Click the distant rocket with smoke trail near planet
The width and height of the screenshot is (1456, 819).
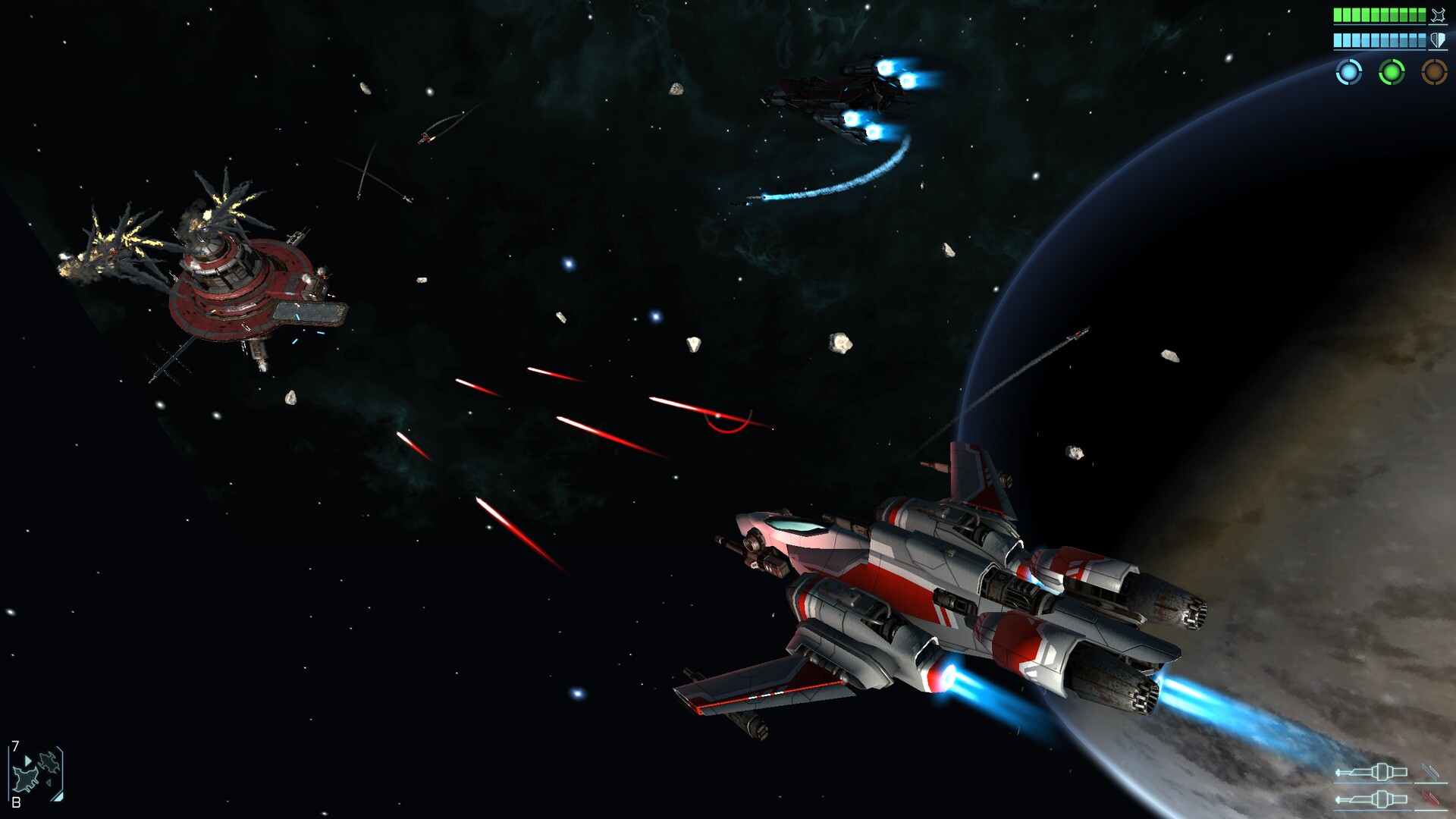[1077, 334]
